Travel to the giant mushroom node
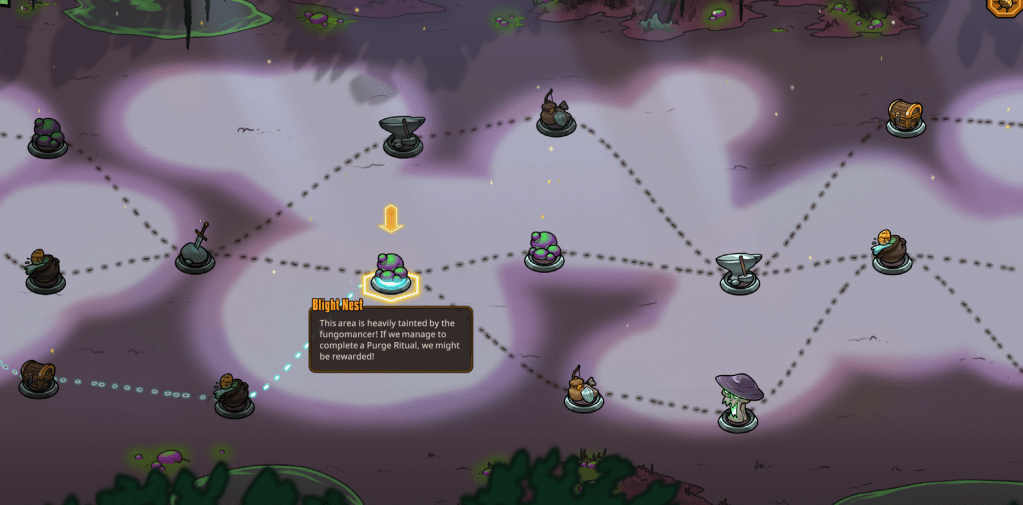 pos(738,401)
